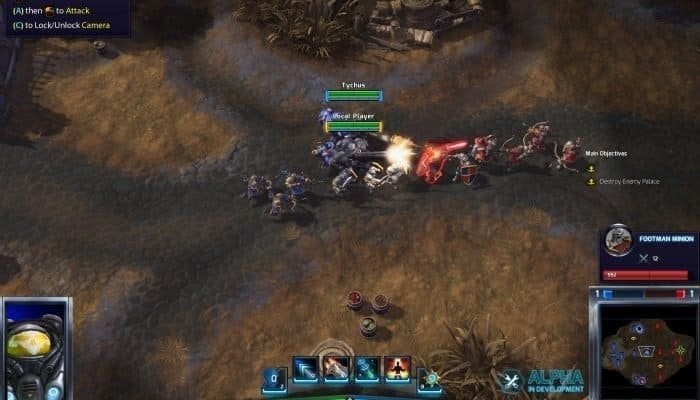Trigger the red glowing figure heroic ability
This screenshot has height=400, width=700.
pyautogui.click(x=397, y=369)
